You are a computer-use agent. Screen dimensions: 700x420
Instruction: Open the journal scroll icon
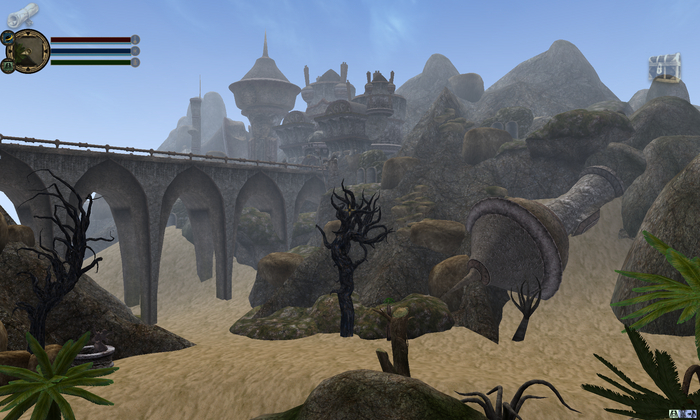tap(22, 14)
